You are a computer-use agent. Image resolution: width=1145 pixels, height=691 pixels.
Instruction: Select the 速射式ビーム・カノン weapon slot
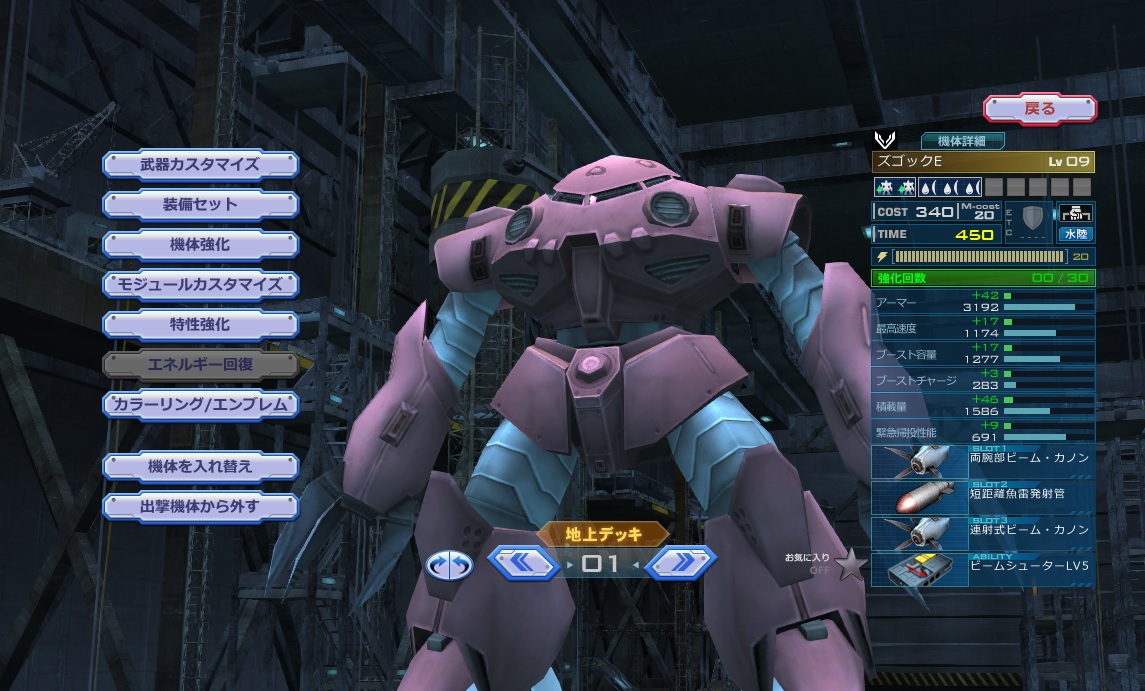982,533
